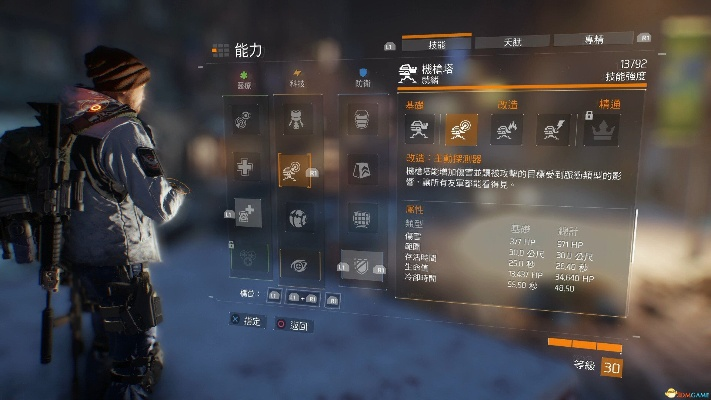
Task: Select the 專精 perks tab
Action: pyautogui.click(x=592, y=41)
